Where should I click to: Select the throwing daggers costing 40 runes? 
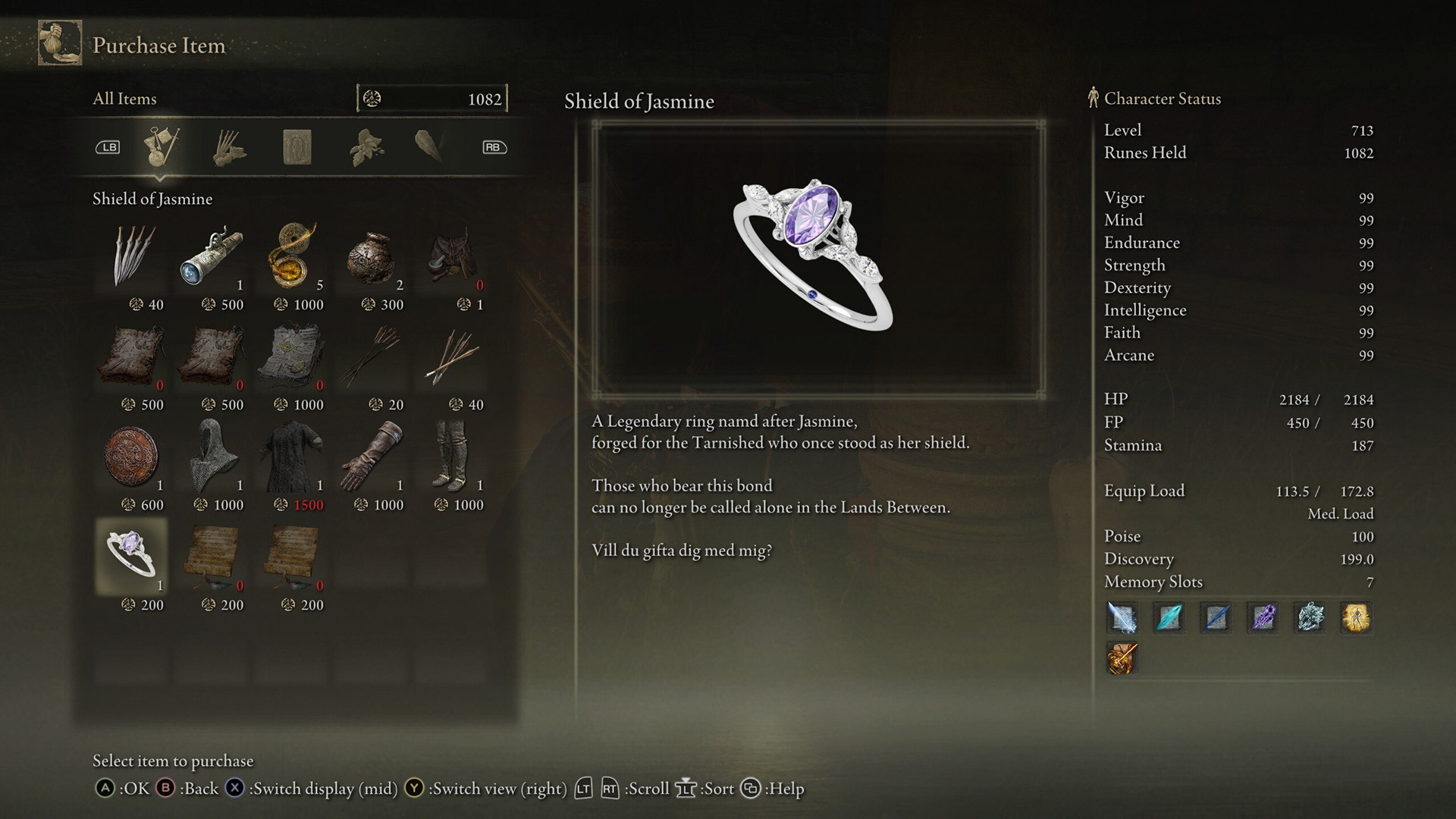(x=133, y=256)
